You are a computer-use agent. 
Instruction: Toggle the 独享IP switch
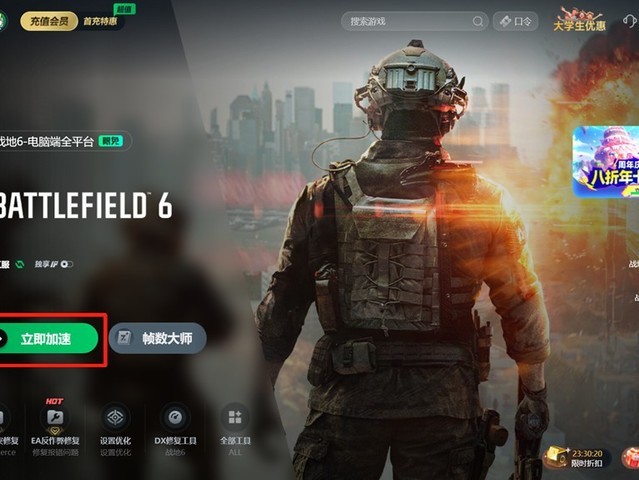(66, 264)
